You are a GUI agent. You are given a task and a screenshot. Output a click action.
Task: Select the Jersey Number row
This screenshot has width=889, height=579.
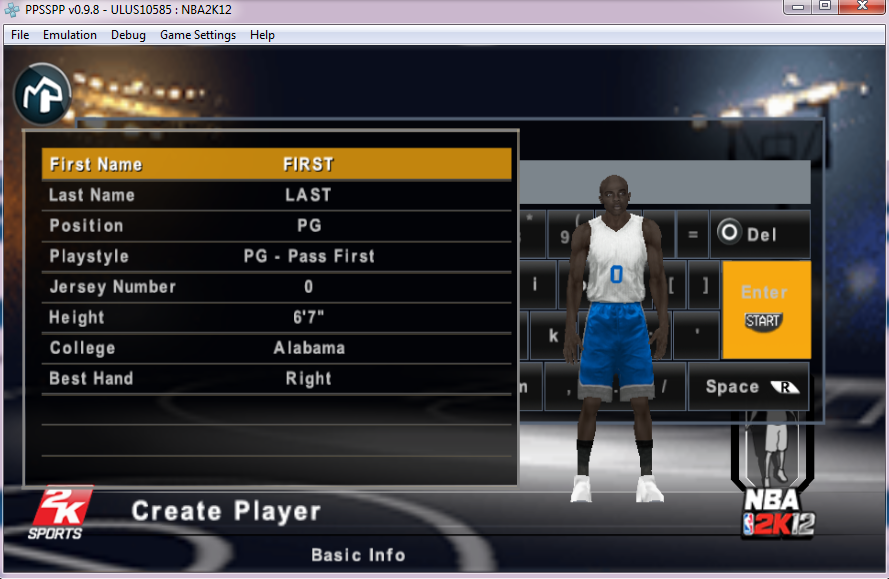pos(276,287)
